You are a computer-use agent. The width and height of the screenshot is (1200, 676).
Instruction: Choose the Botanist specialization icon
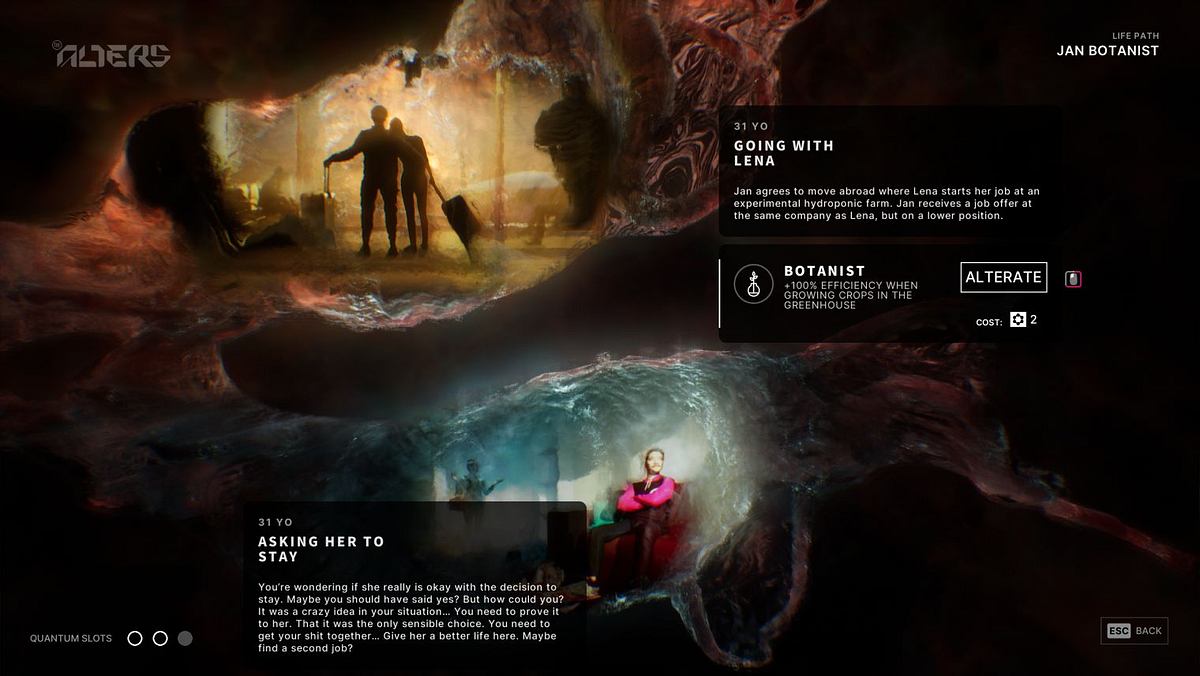pyautogui.click(x=753, y=284)
